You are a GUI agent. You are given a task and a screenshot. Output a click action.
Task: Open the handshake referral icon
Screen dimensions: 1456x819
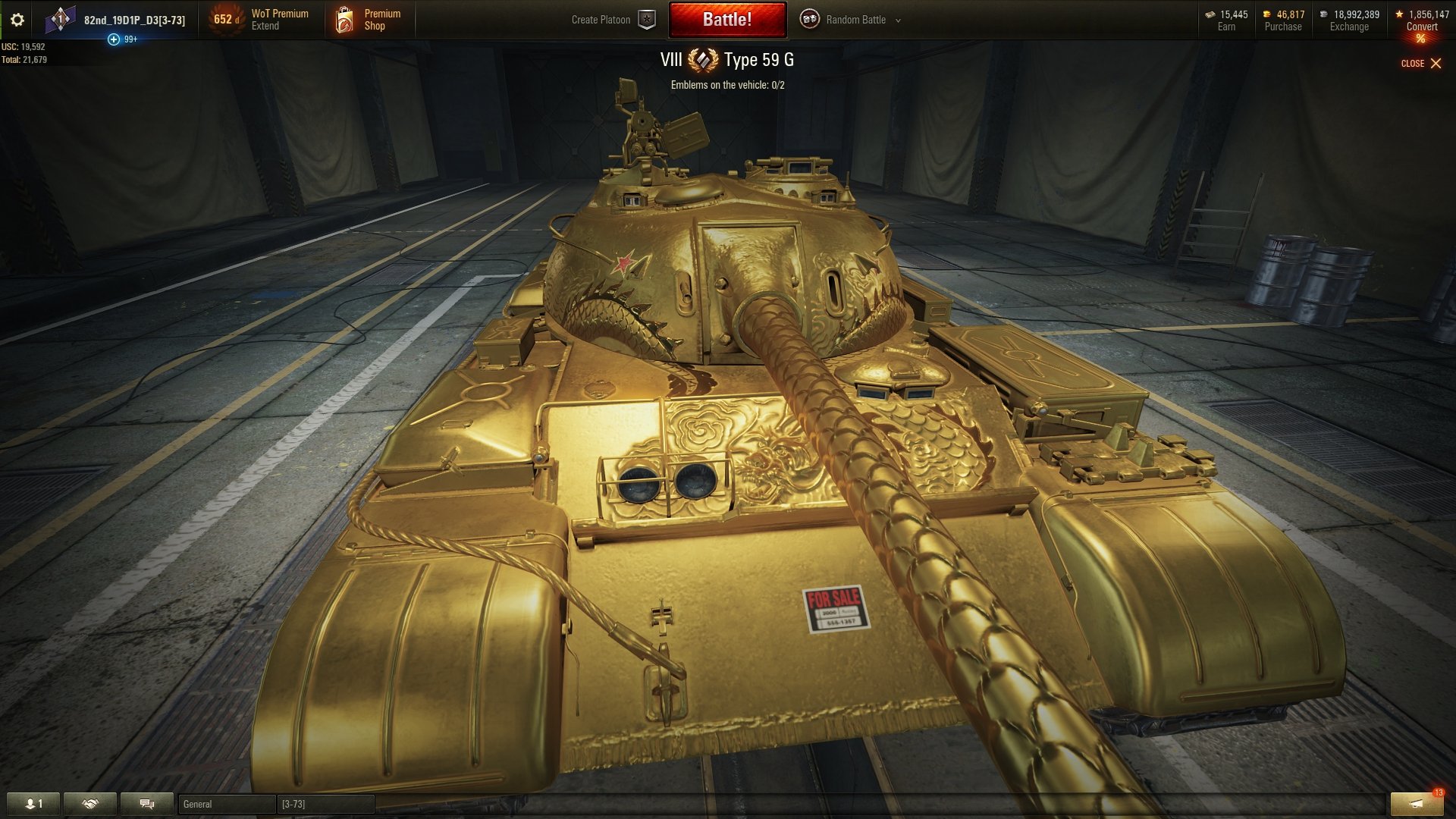(x=90, y=804)
